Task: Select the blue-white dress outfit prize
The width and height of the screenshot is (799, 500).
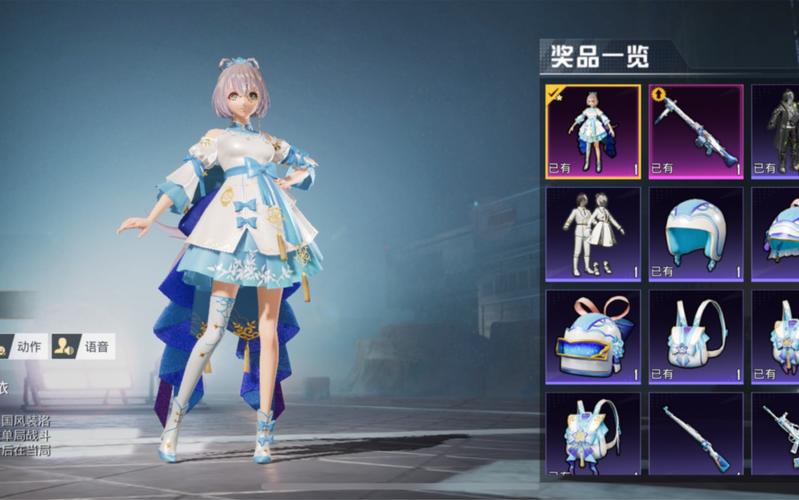Action: (593, 131)
